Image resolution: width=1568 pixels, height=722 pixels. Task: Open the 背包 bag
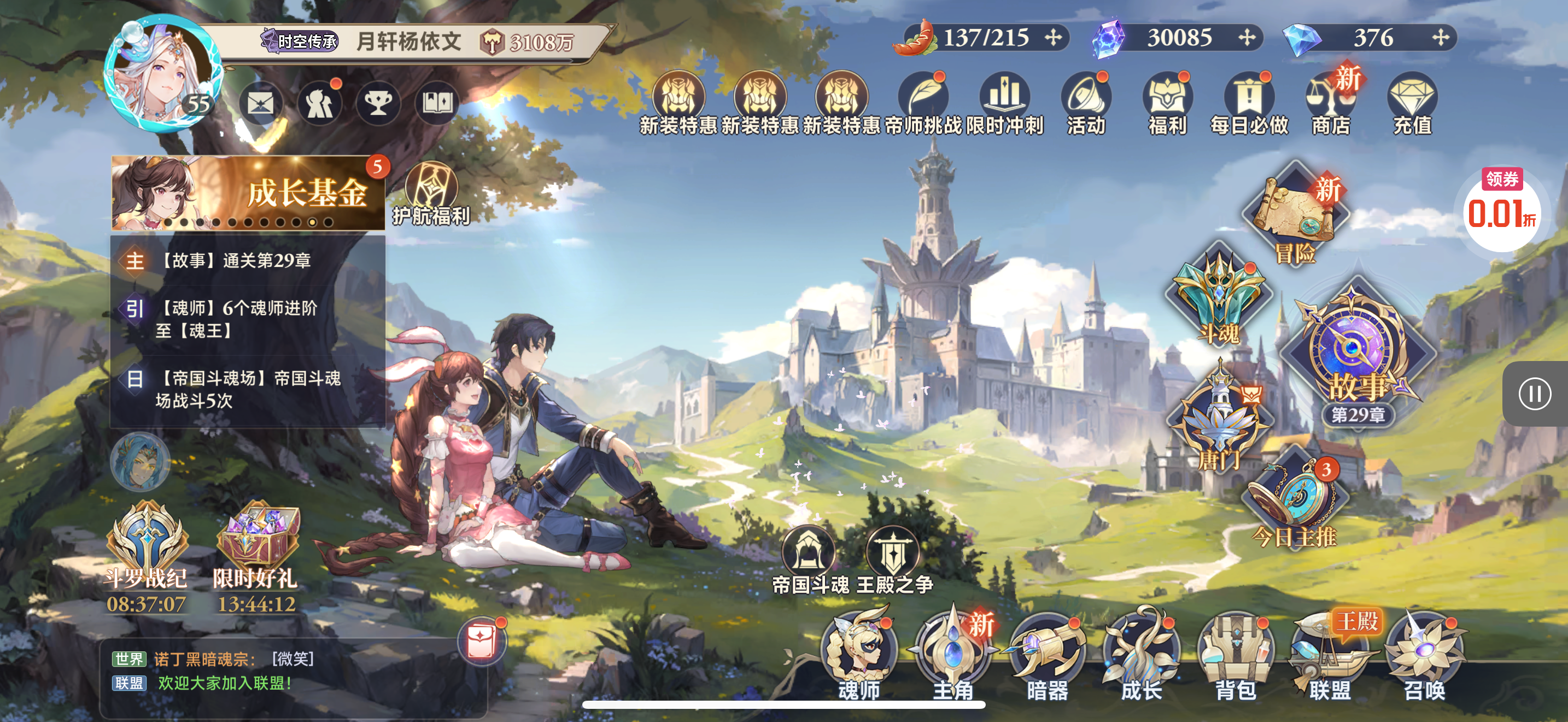1235,655
